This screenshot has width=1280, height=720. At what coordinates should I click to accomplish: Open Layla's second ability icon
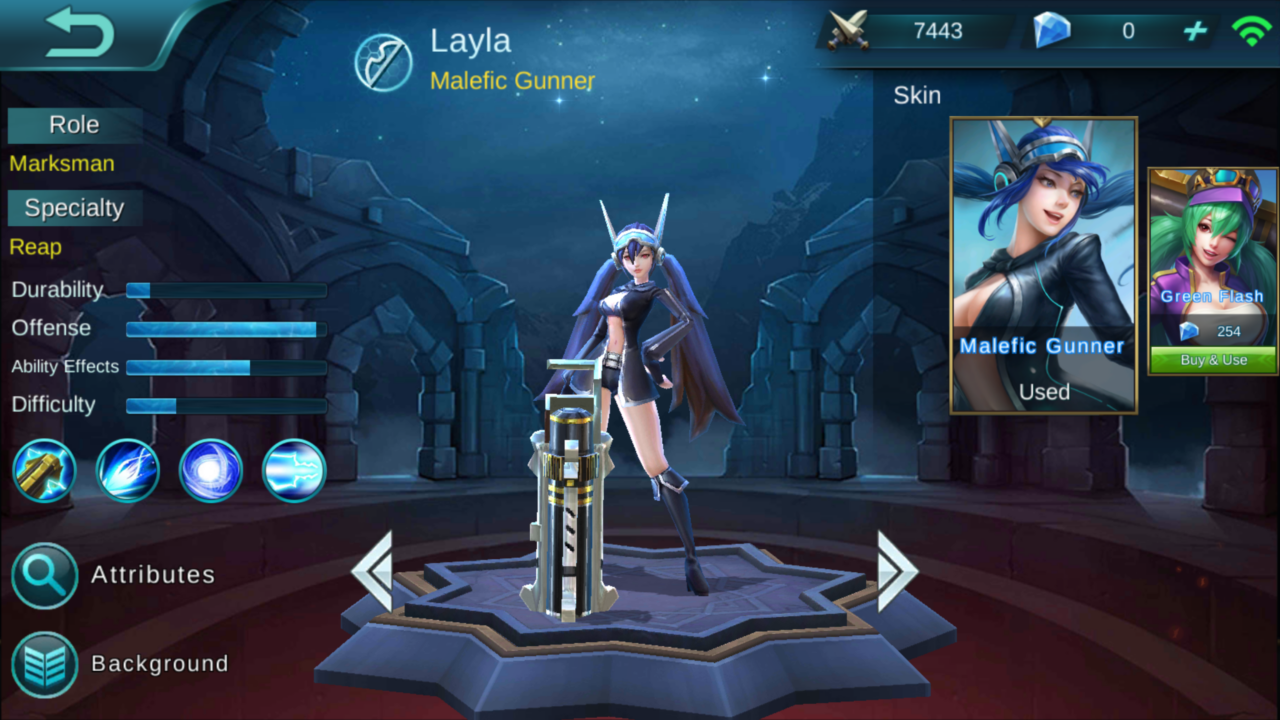point(127,471)
